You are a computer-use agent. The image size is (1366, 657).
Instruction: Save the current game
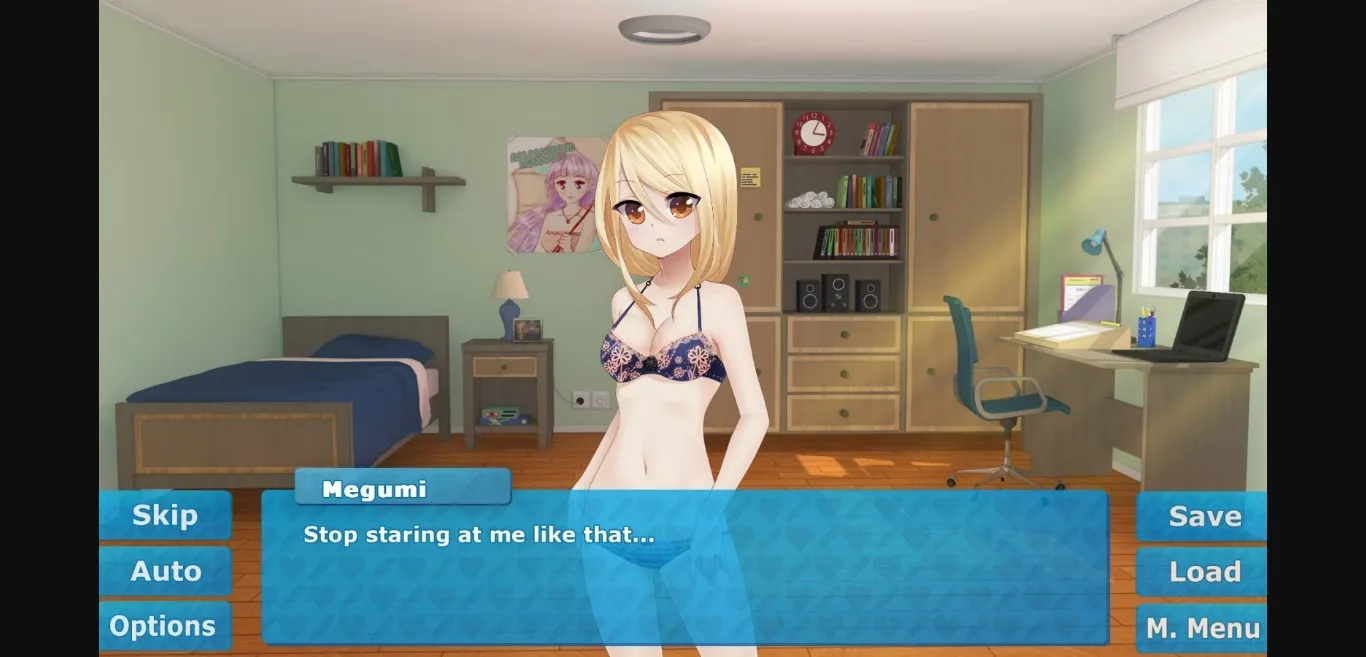point(1203,516)
